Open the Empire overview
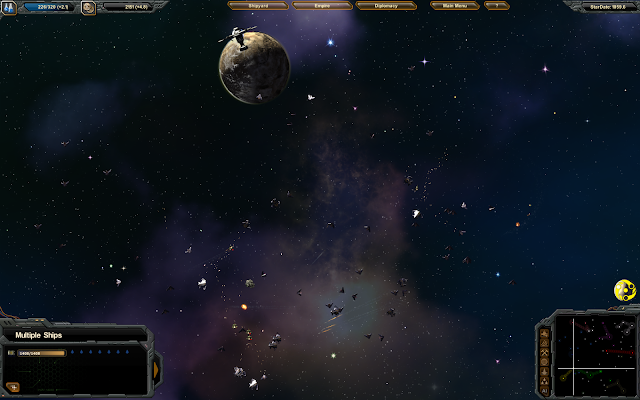 (x=321, y=6)
